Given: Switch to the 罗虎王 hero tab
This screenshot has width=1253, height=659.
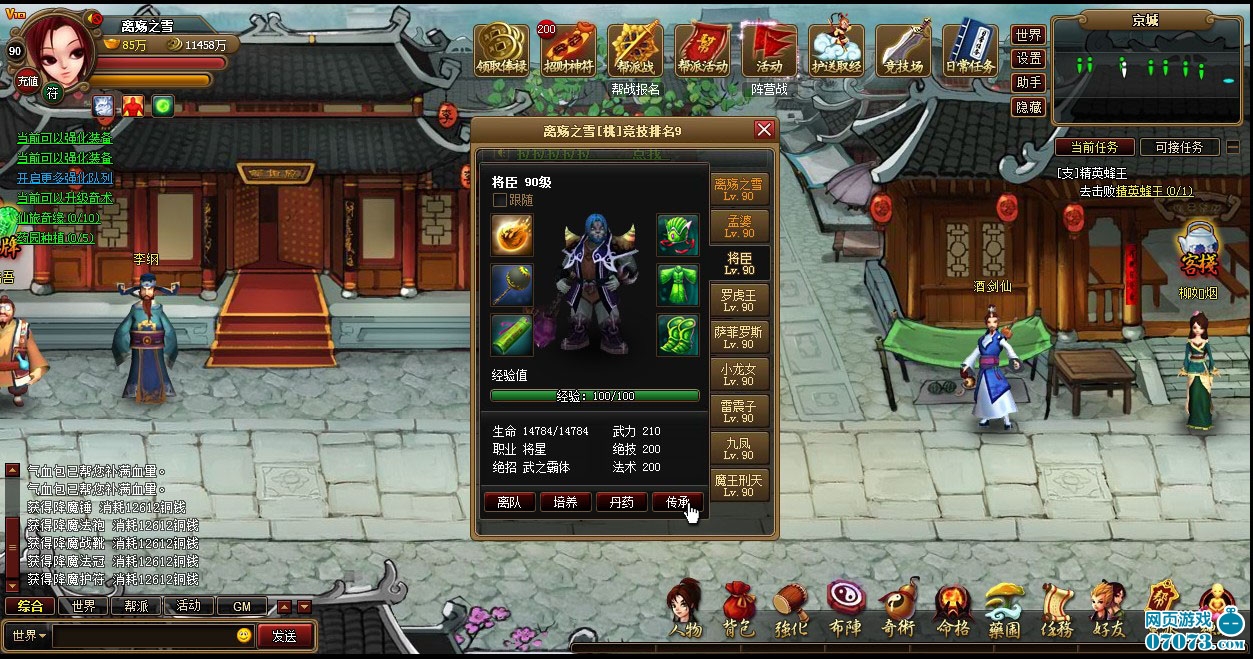Looking at the screenshot, I should pyautogui.click(x=739, y=300).
